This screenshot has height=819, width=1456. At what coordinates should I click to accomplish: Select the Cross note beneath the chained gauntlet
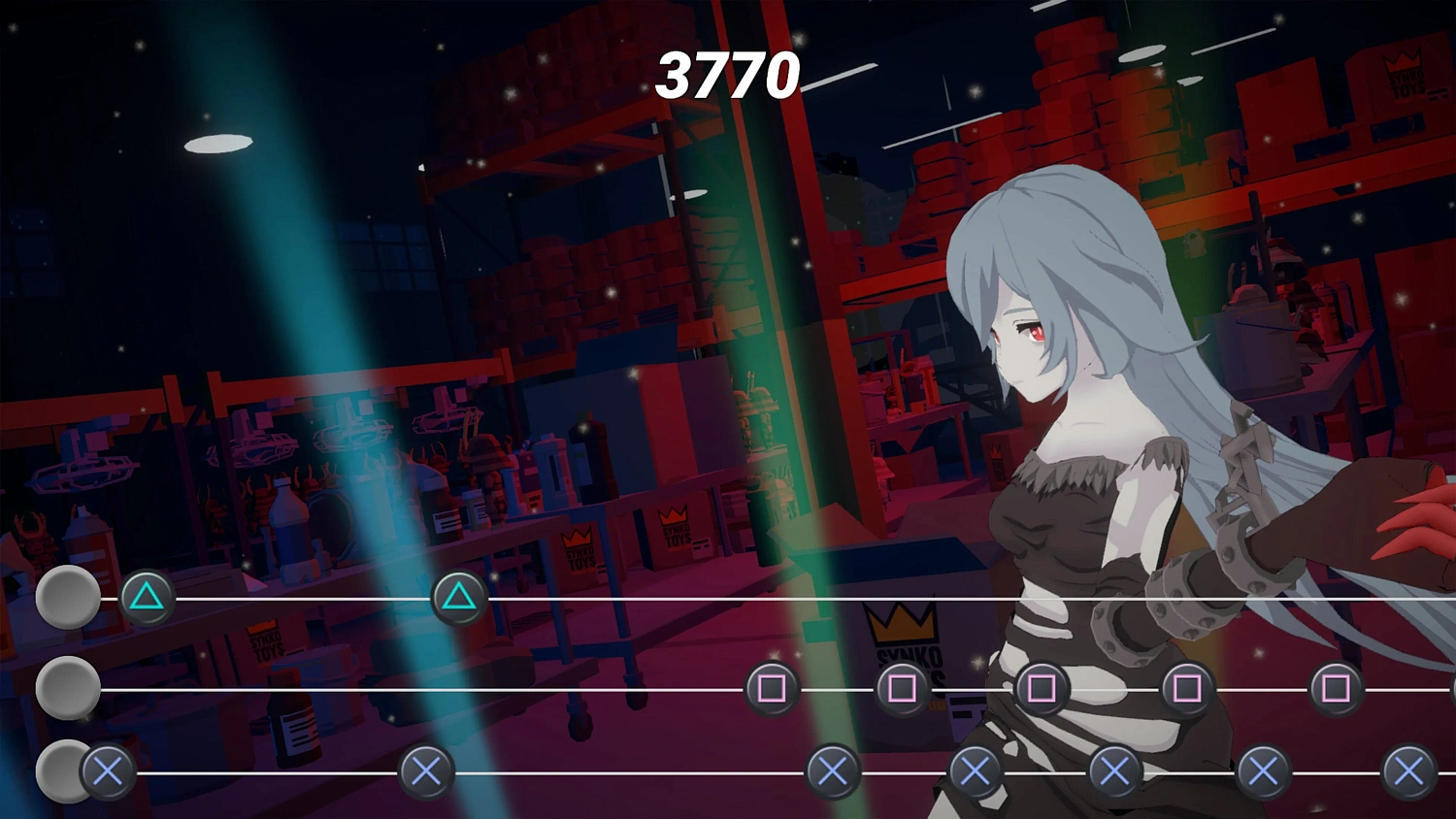[x=1262, y=773]
